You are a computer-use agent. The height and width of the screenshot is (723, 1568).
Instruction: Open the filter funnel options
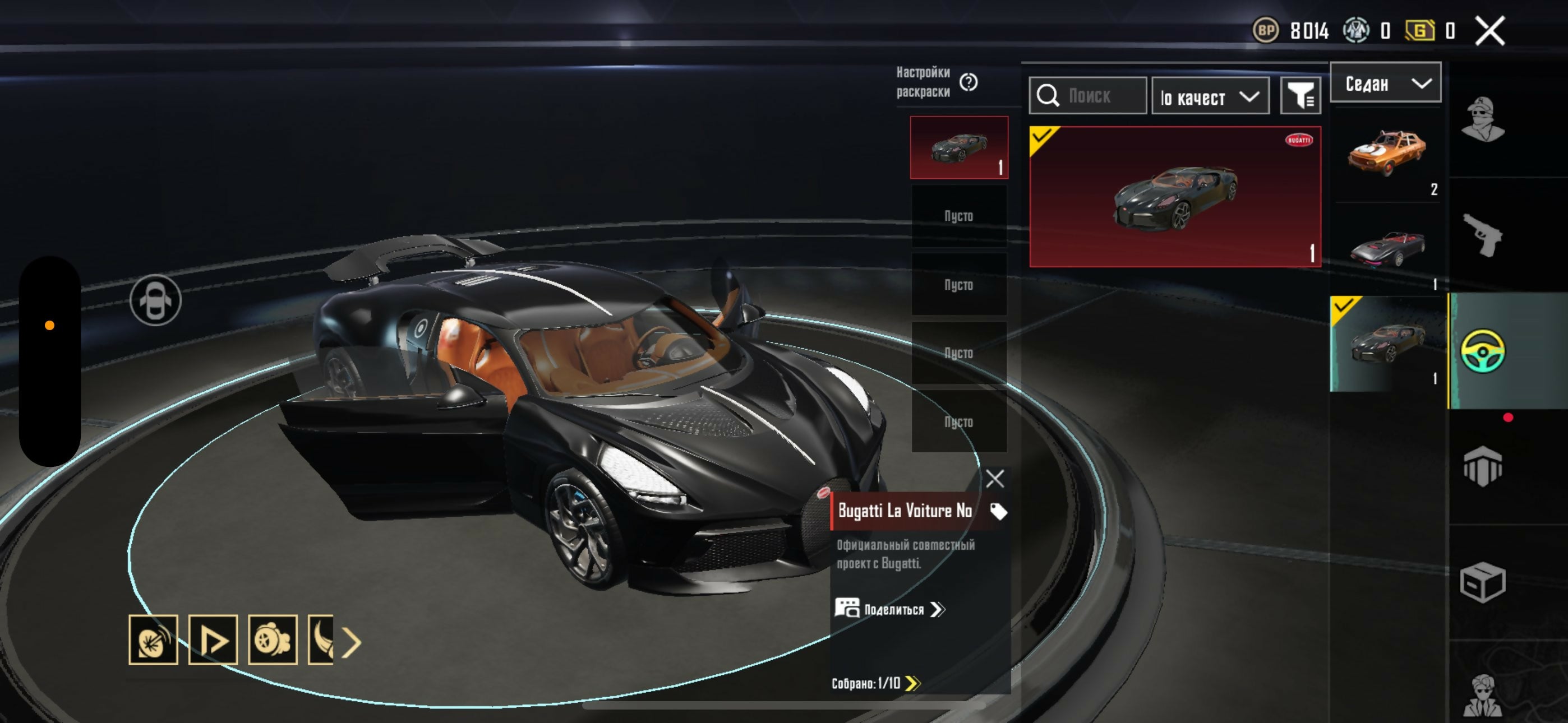pyautogui.click(x=1300, y=96)
